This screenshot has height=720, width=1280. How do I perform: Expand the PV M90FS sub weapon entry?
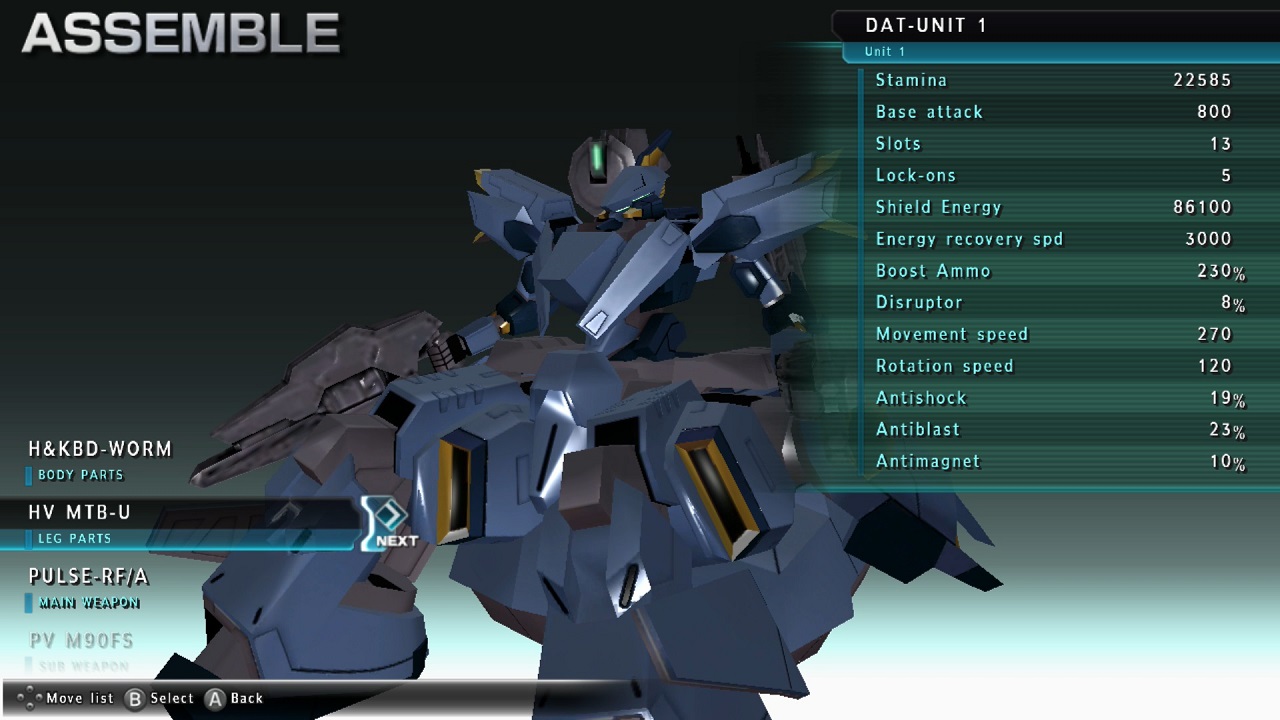(x=80, y=640)
